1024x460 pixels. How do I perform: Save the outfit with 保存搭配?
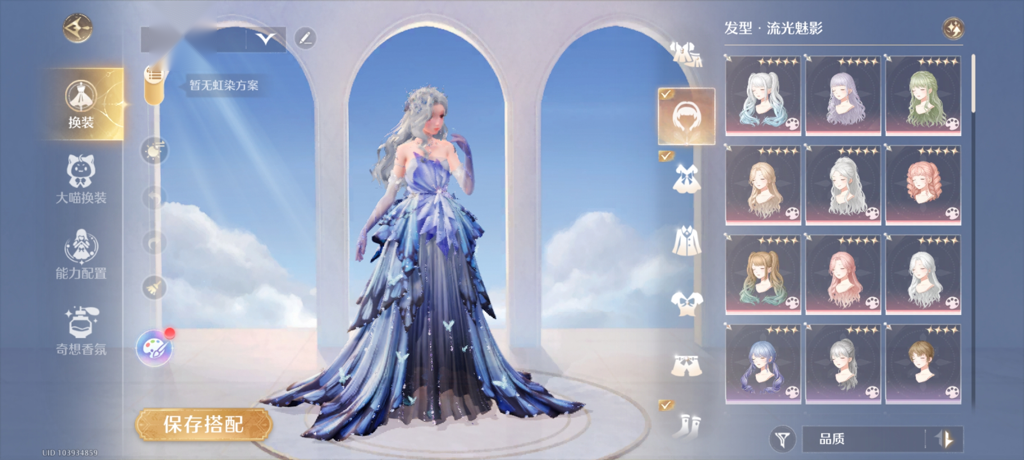[204, 424]
